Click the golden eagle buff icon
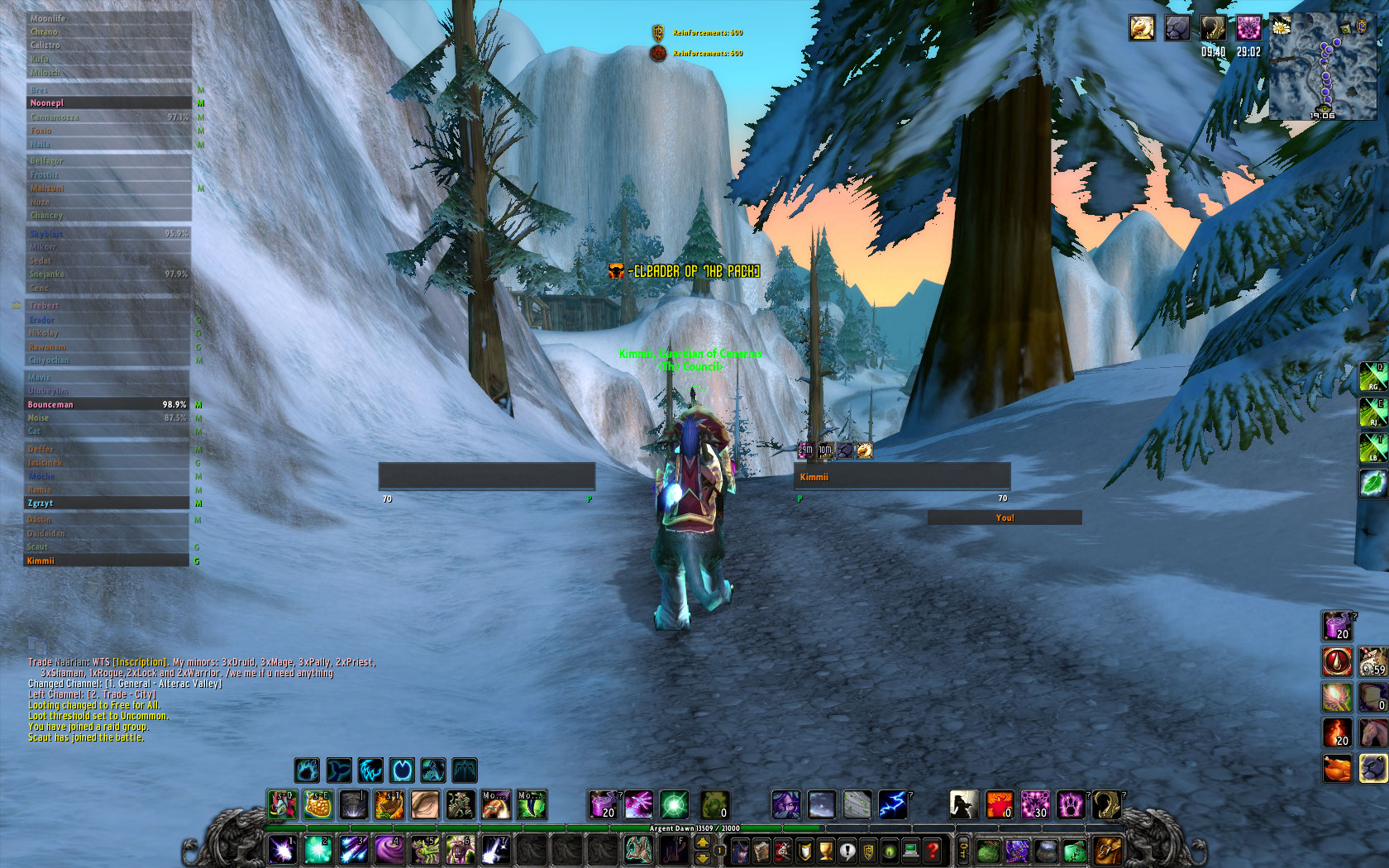 pos(1142,28)
